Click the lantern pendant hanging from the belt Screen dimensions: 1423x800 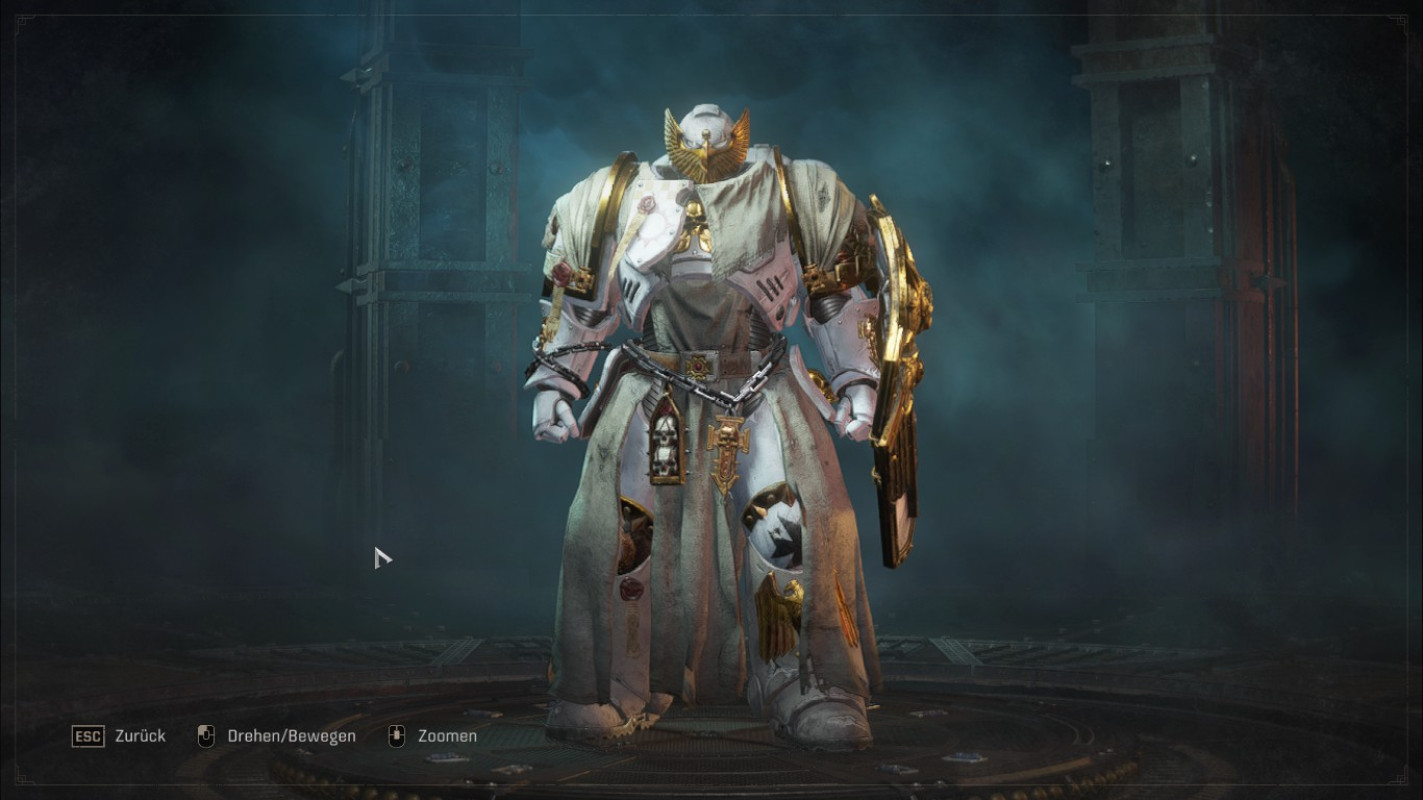tap(668, 440)
